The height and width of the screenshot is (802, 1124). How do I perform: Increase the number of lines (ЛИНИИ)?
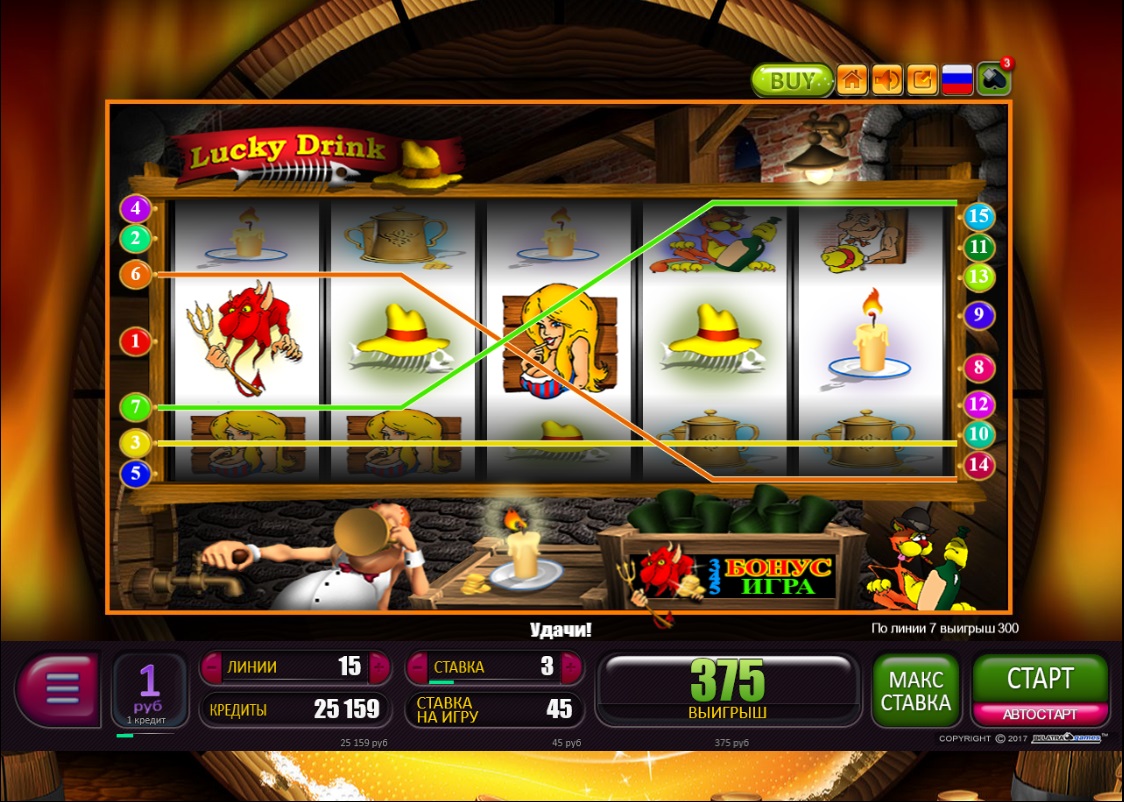[x=378, y=667]
